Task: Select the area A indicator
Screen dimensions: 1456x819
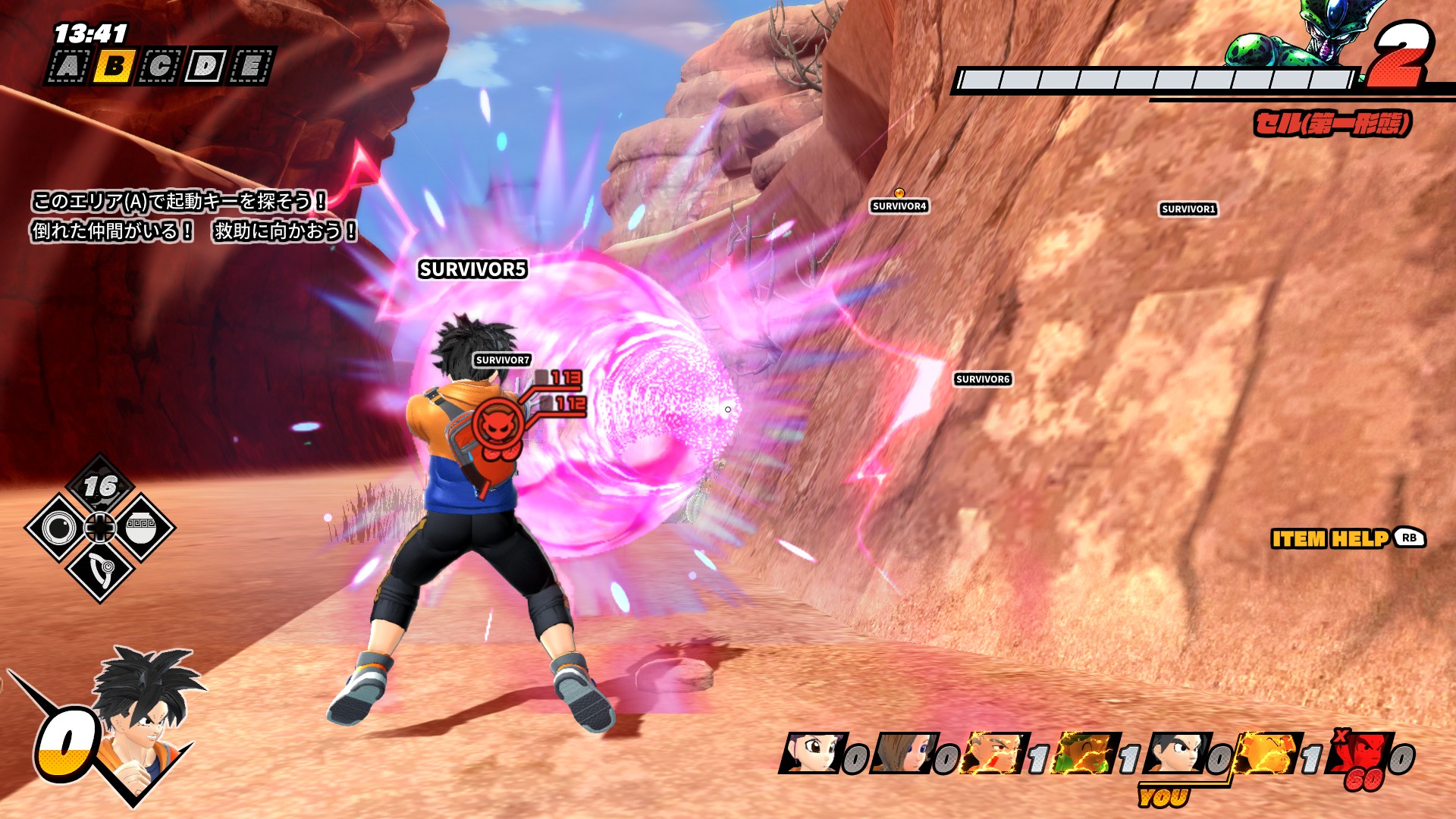Action: pyautogui.click(x=69, y=67)
